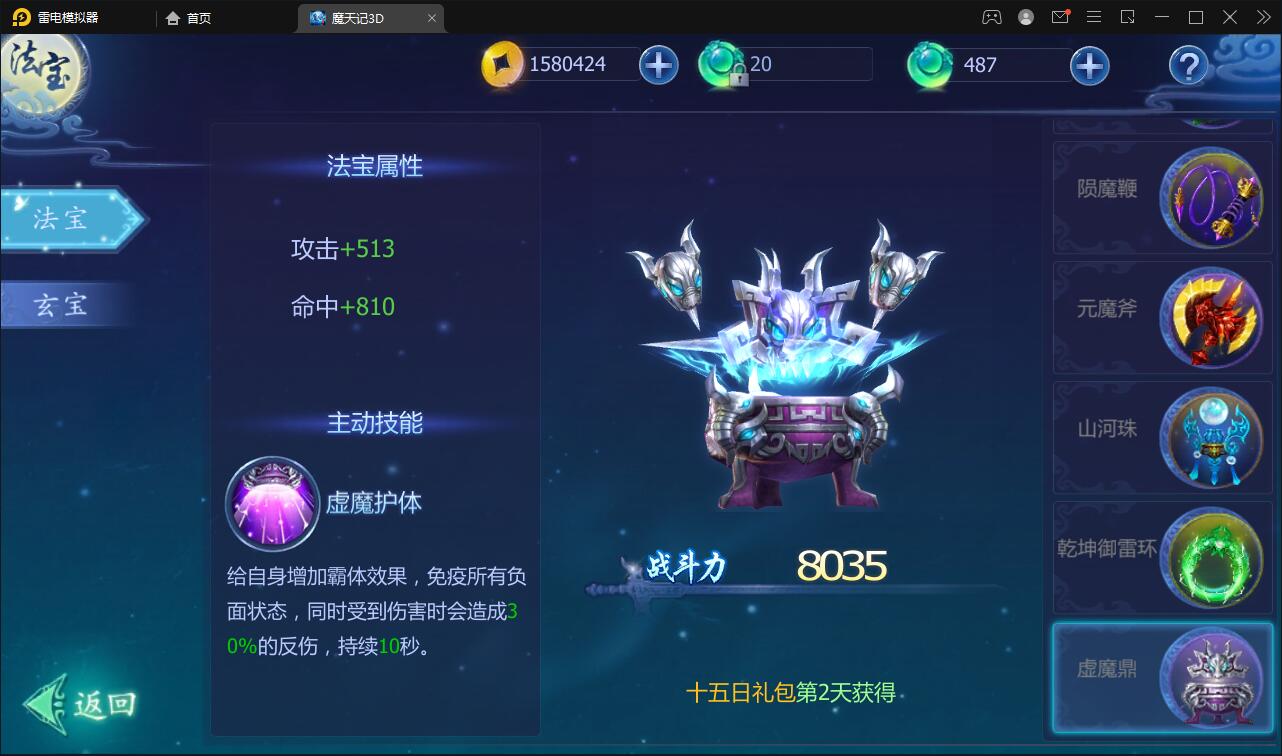This screenshot has width=1282, height=756.
Task: Select the 陨魔鞭 treasure icon
Action: click(1210, 197)
